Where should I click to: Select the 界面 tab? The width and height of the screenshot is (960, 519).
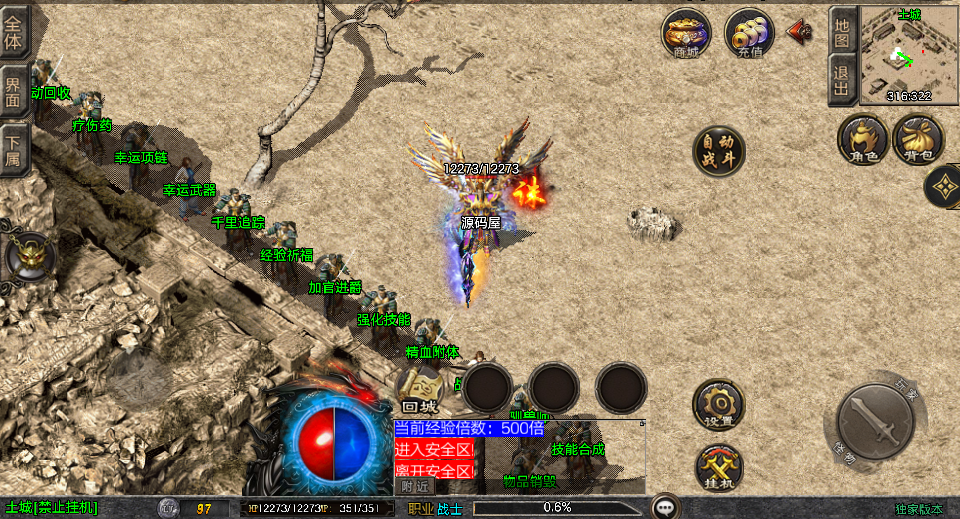coord(15,90)
